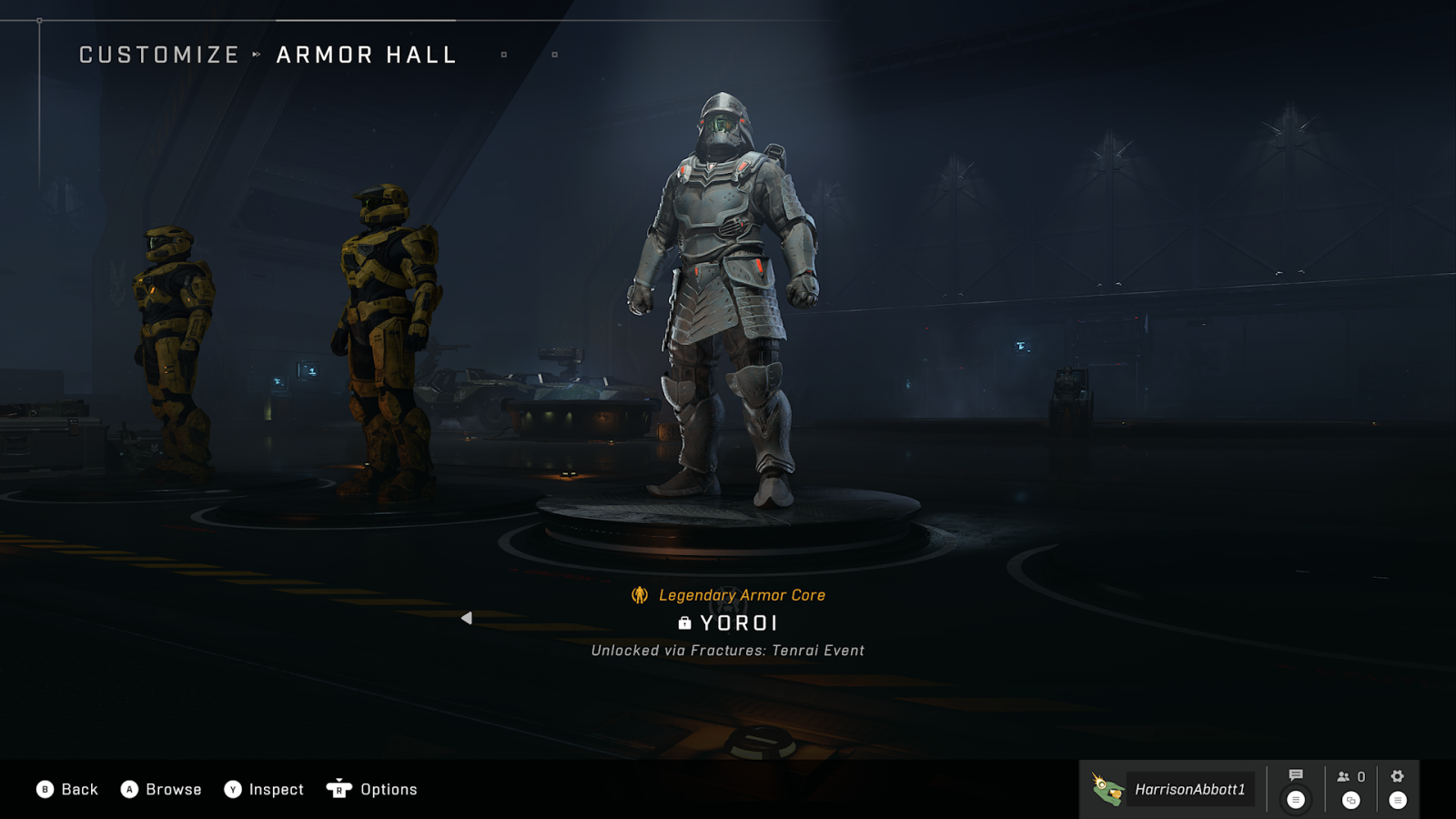The height and width of the screenshot is (819, 1456).
Task: Go back using the Back button
Action: pos(67,789)
